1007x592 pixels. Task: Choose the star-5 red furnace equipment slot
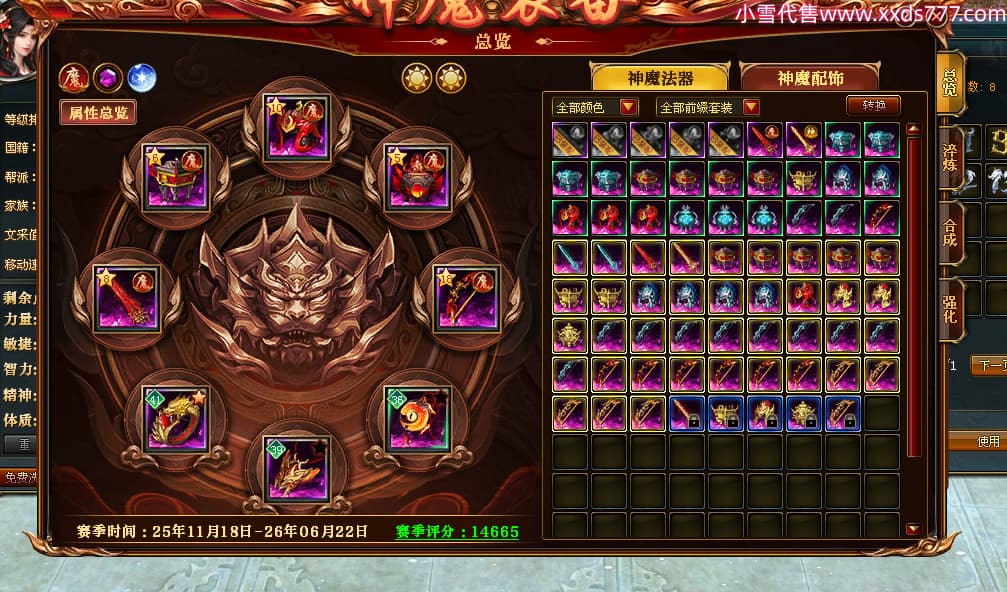(x=418, y=178)
